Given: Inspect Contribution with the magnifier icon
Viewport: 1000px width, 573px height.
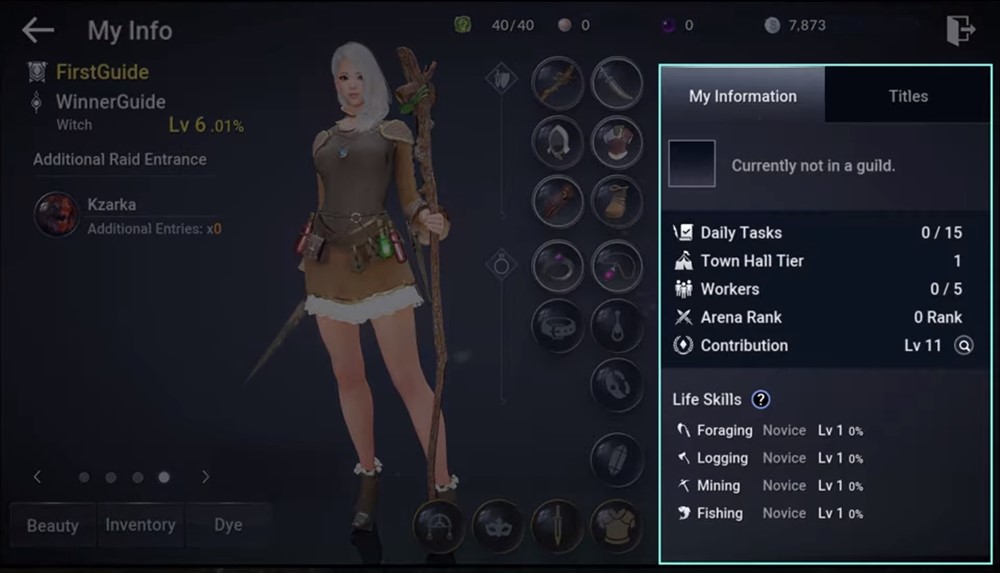Looking at the screenshot, I should coord(964,346).
